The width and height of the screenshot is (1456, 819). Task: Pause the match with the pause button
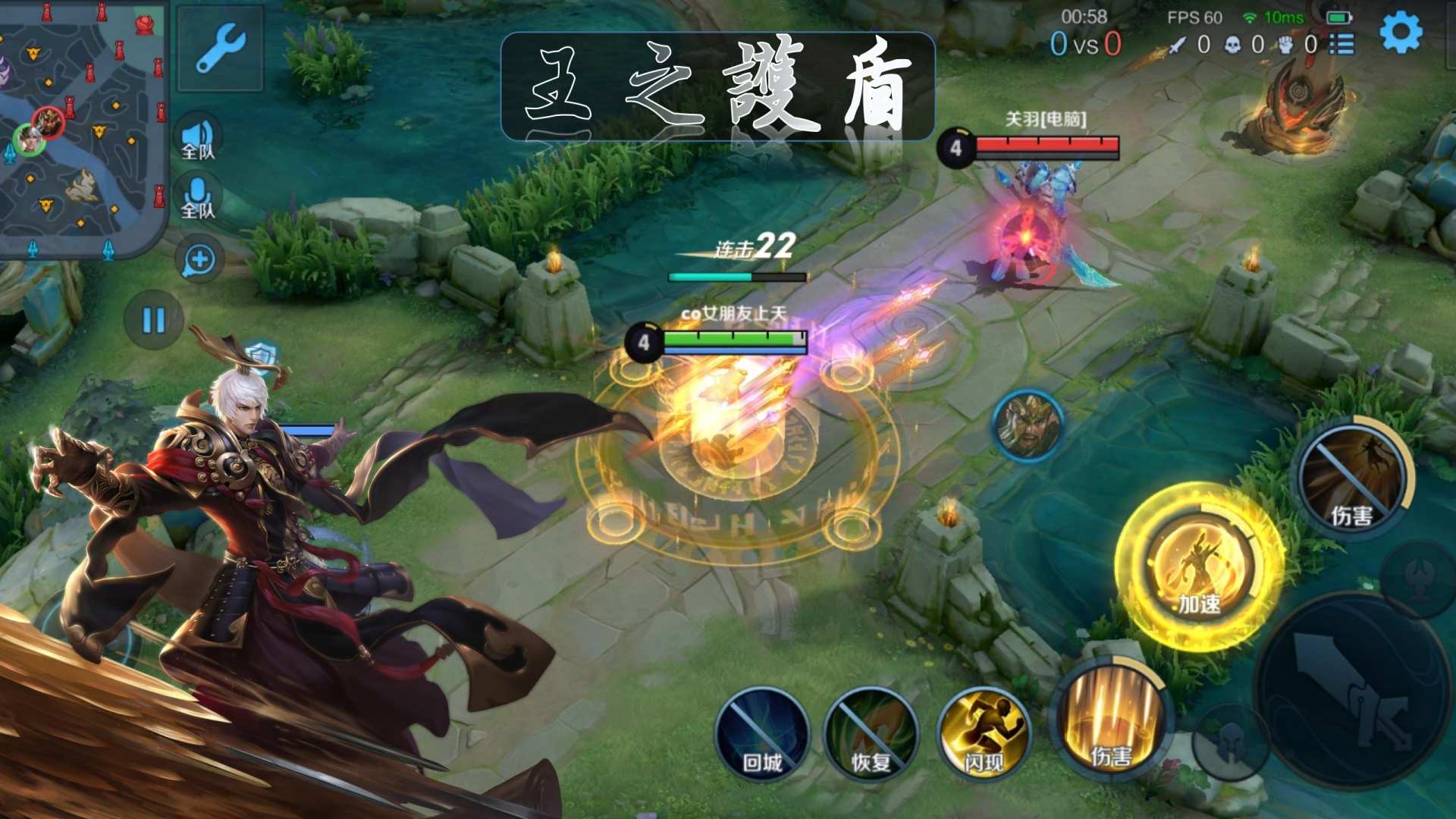(x=154, y=320)
